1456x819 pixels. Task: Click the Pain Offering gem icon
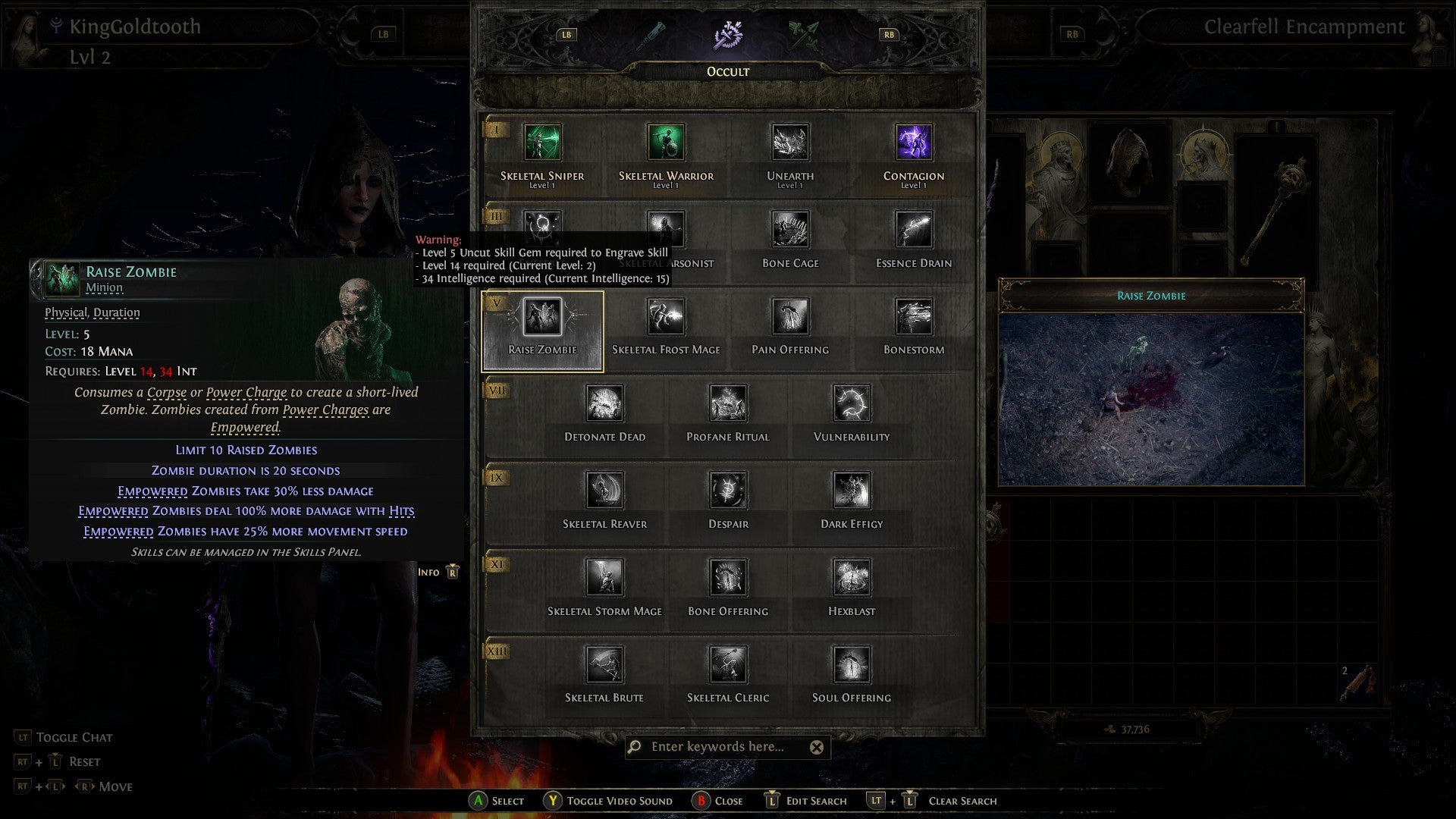(790, 317)
